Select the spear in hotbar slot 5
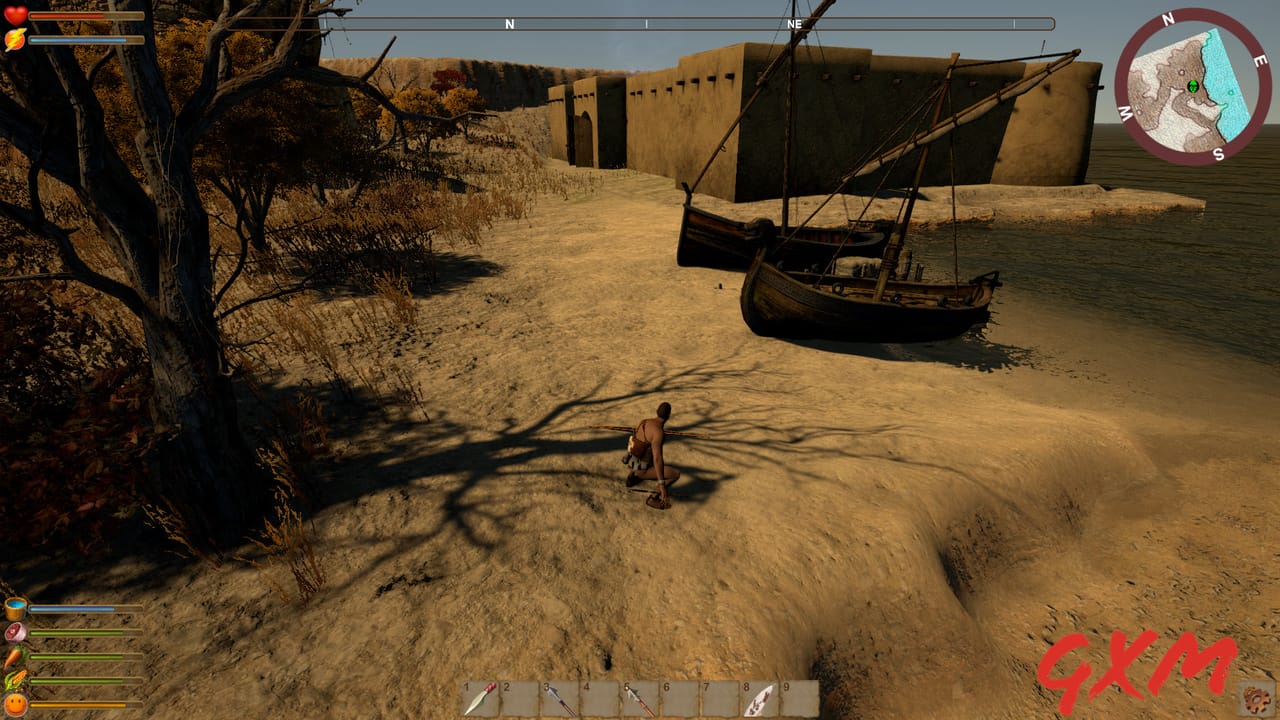The height and width of the screenshot is (720, 1280). coord(640,699)
